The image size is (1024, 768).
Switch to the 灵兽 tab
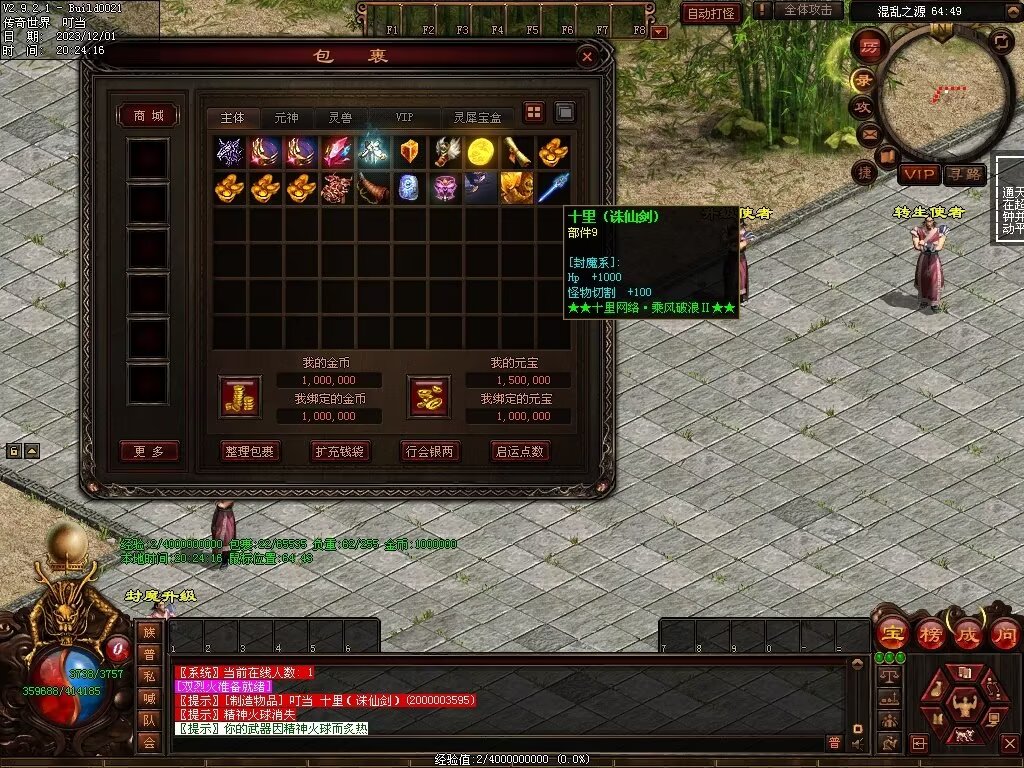340,118
